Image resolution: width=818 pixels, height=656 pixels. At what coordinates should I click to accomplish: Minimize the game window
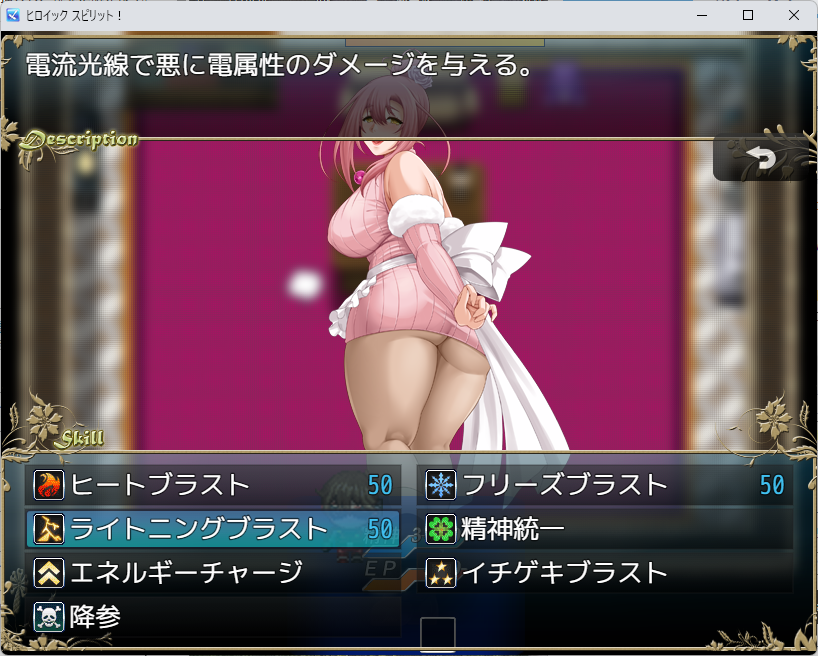click(701, 15)
